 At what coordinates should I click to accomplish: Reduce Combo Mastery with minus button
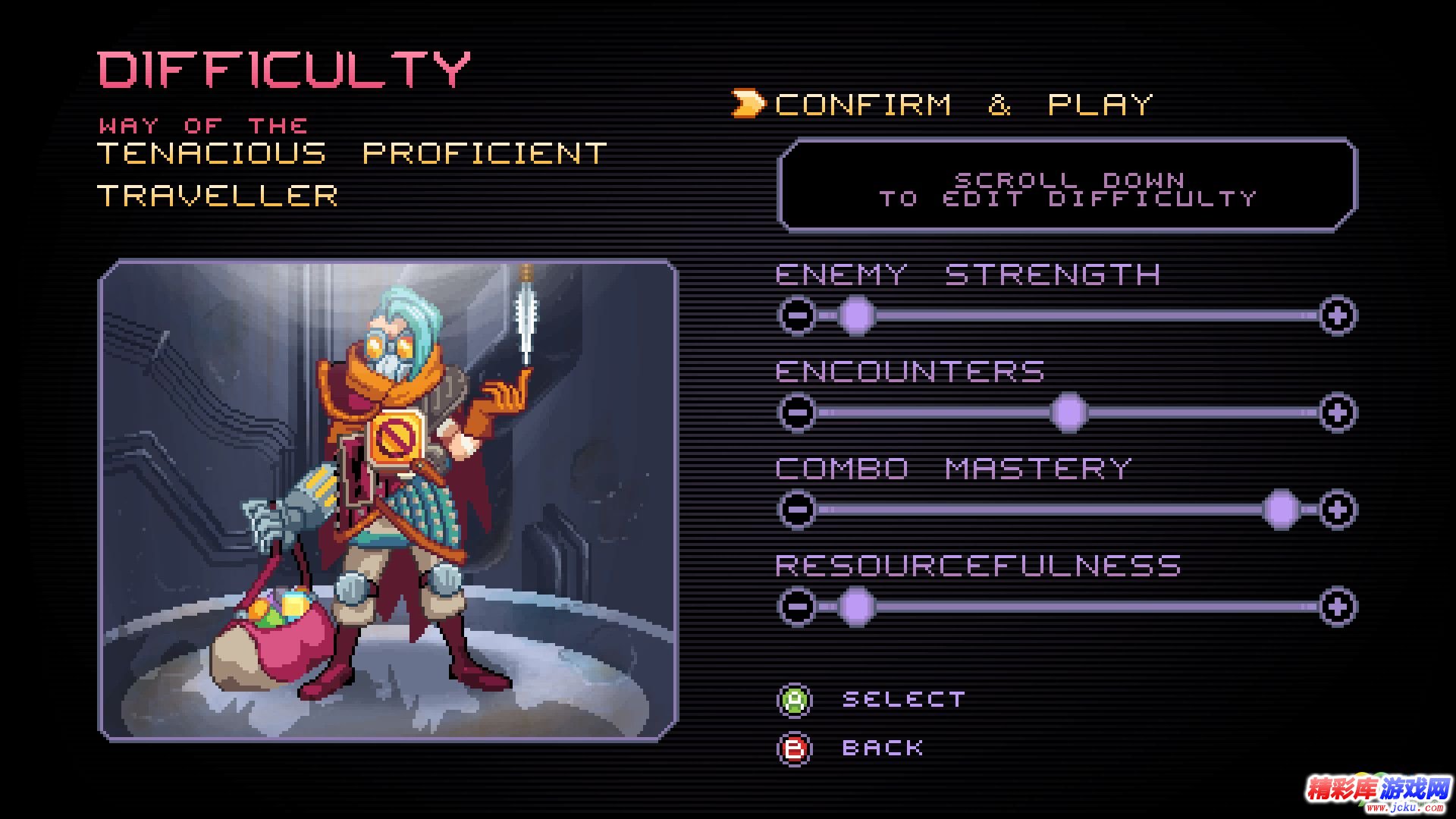797,510
